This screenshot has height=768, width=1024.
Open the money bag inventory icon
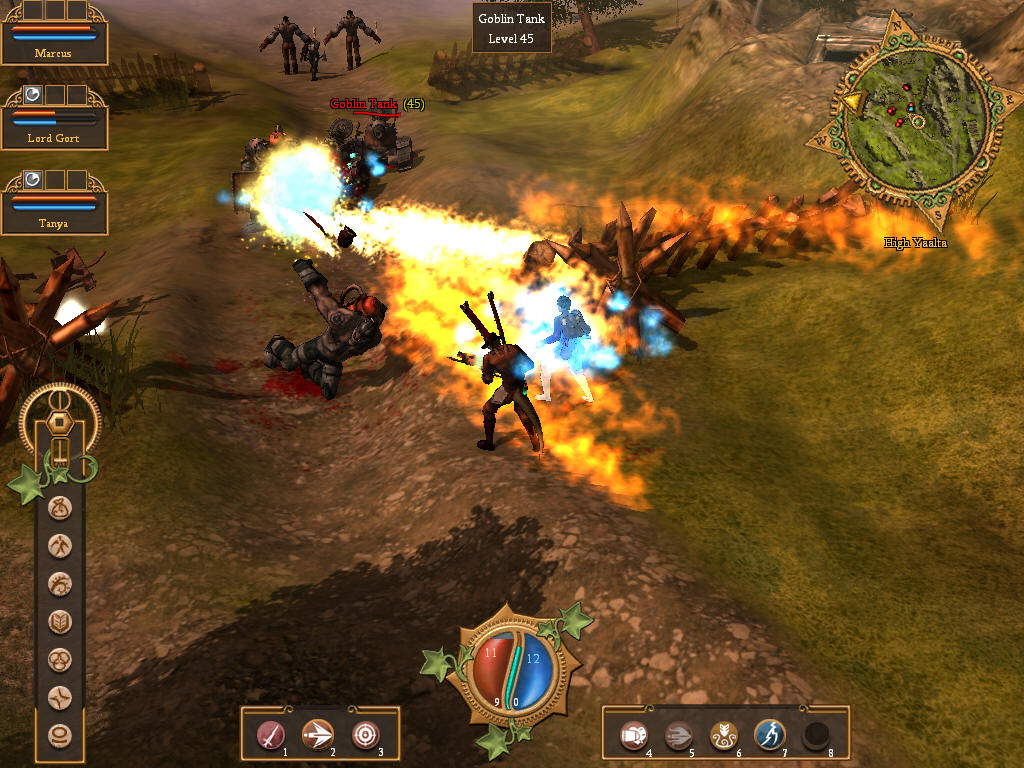coord(61,508)
